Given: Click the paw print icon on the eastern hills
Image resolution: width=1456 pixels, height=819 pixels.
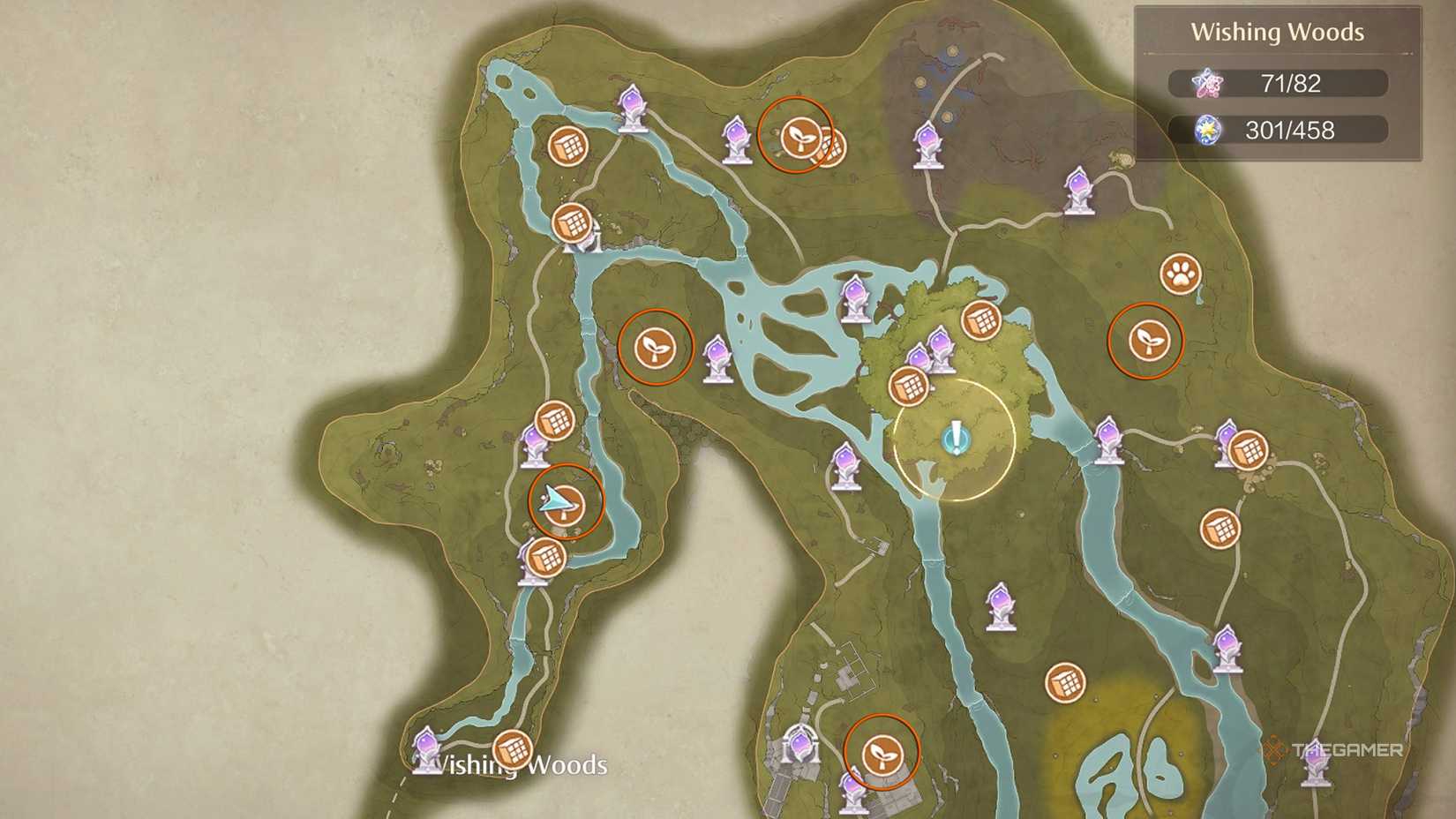Looking at the screenshot, I should tap(1182, 274).
